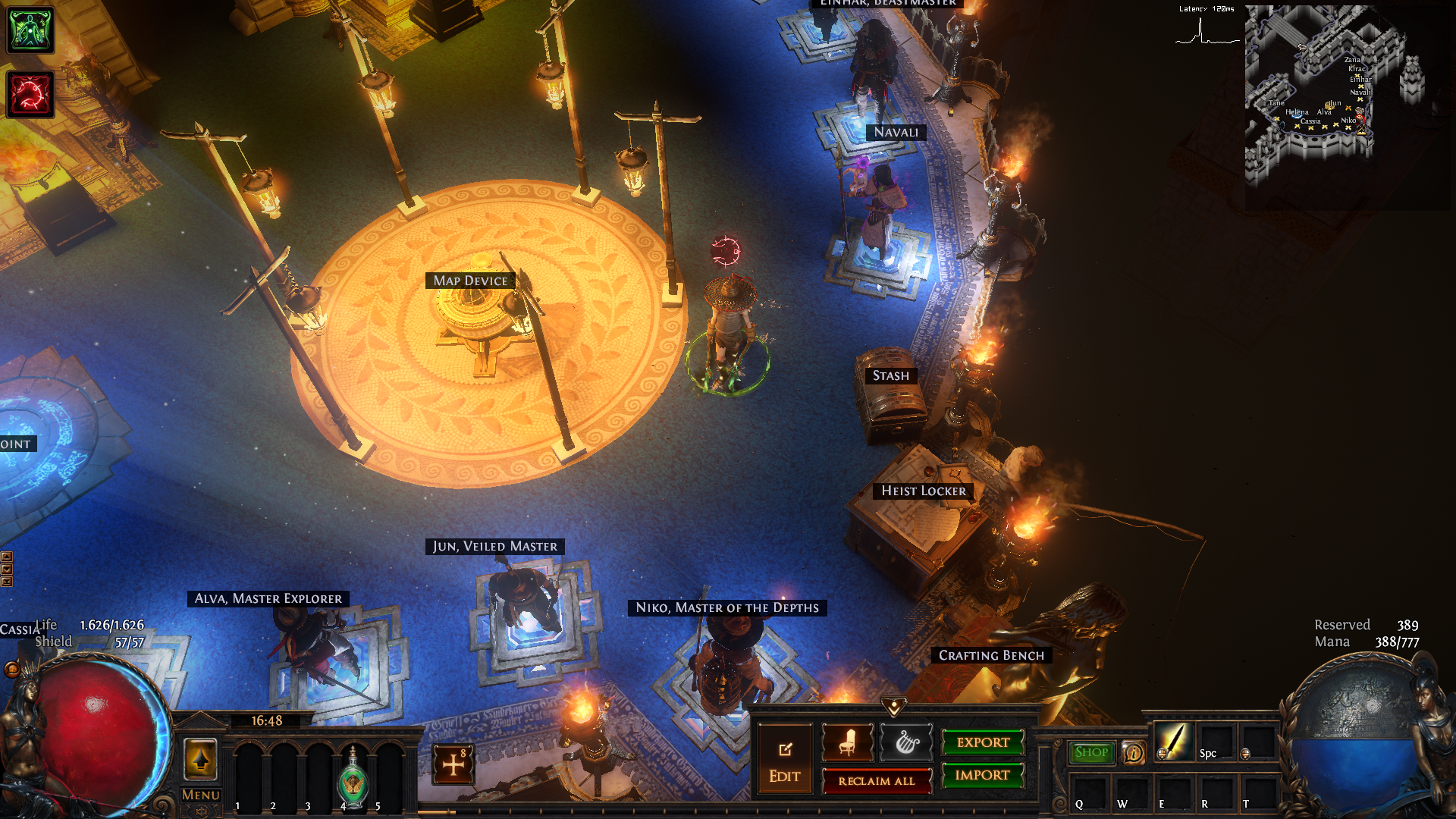Click the orange info speech-bubble icon
Screen dimensions: 1456x819
click(1134, 753)
